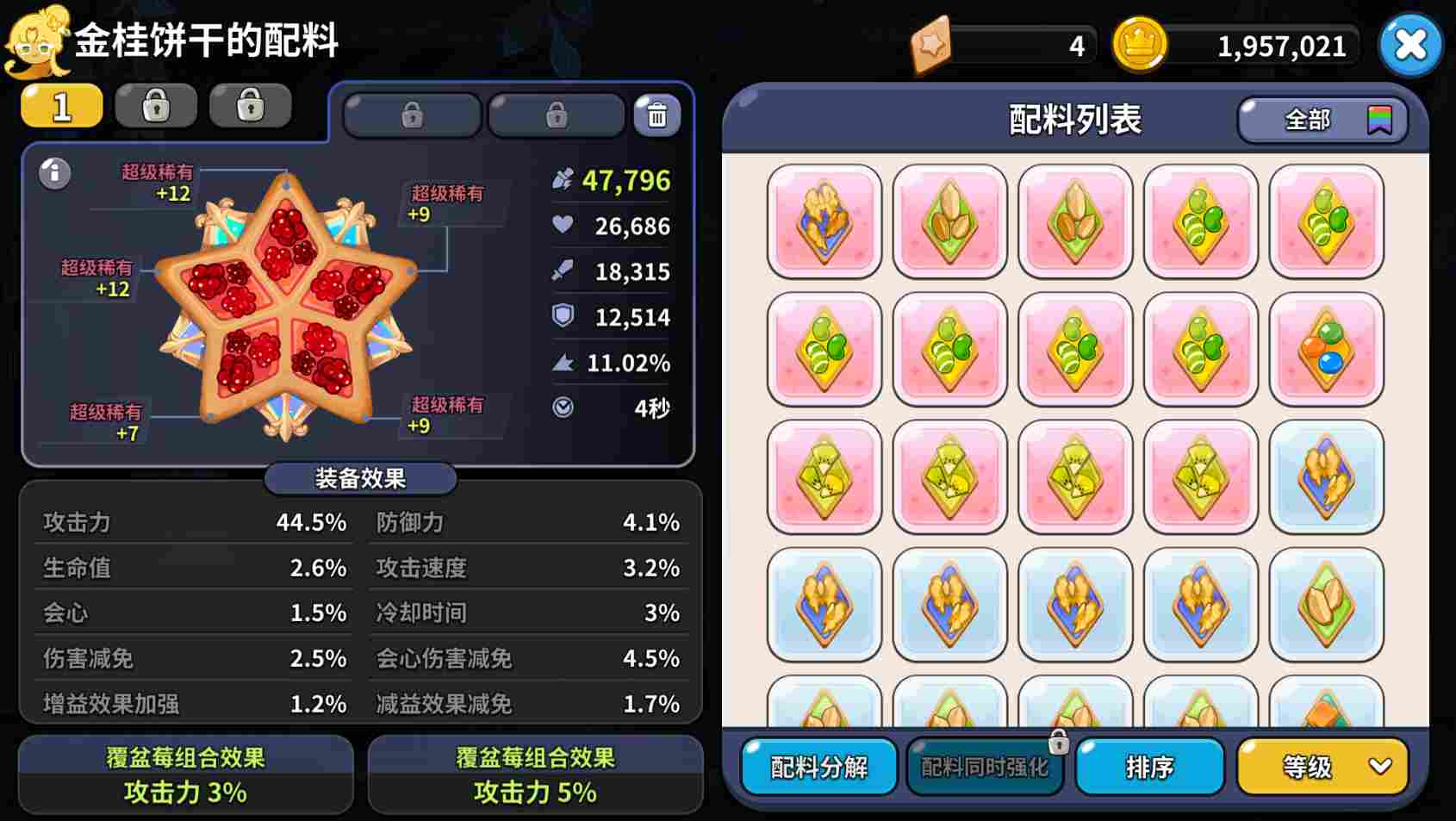Click the 排序 sort button
This screenshot has width=1456, height=821.
[1150, 765]
